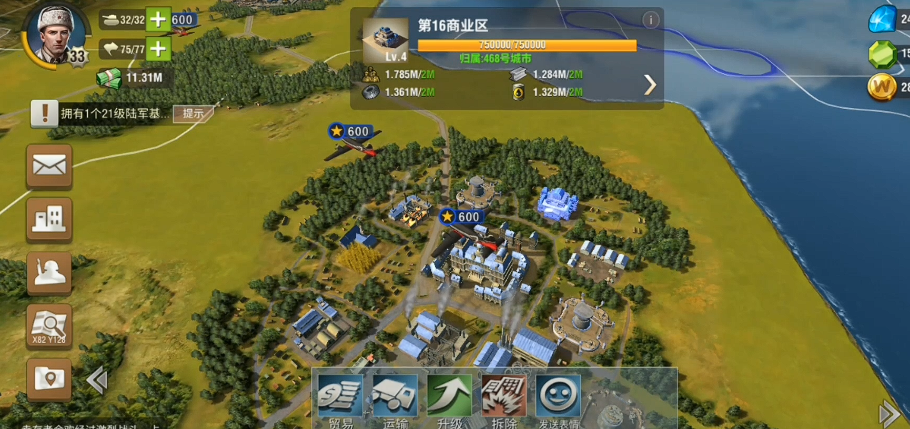Click the 提示 hint button
The image size is (910, 429).
tap(192, 113)
